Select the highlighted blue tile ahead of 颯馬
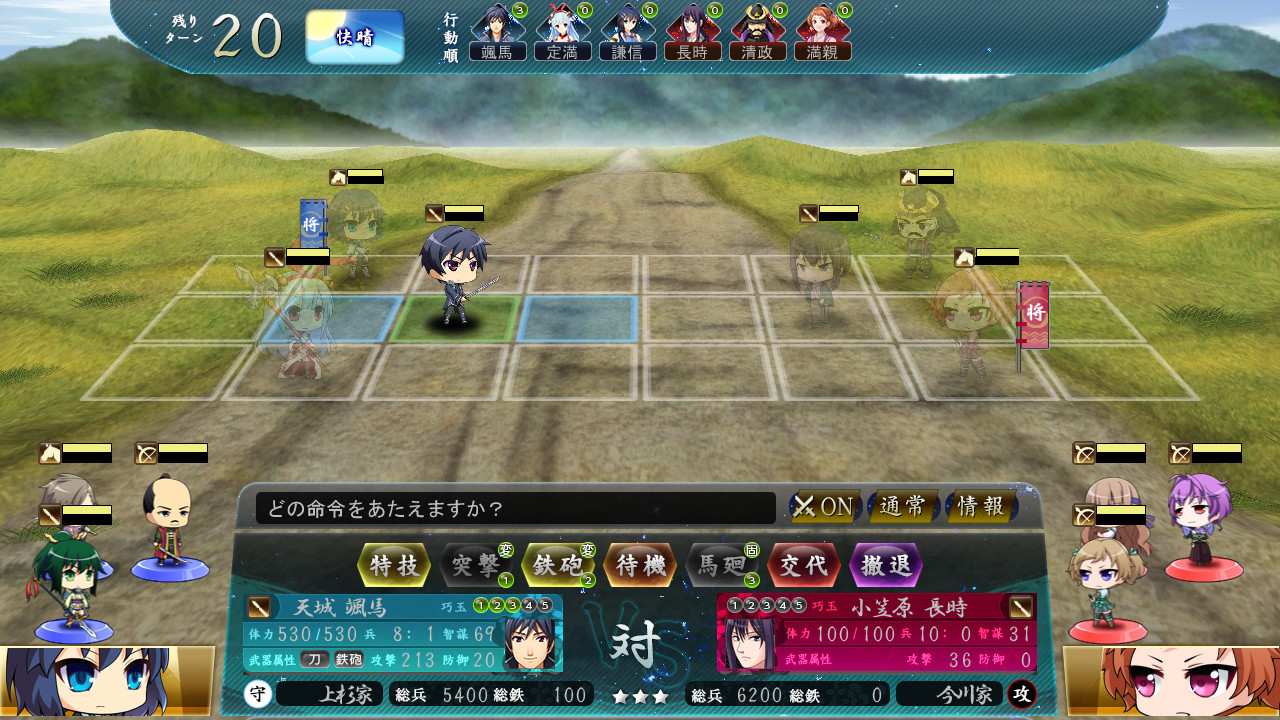This screenshot has height=720, width=1280. (x=577, y=319)
